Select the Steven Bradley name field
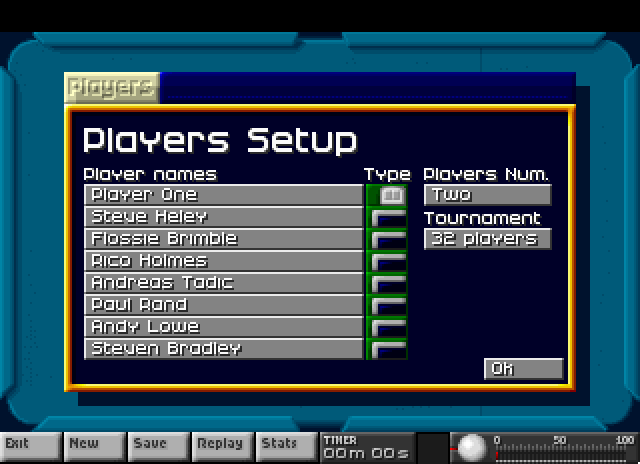The image size is (640, 464). [x=223, y=349]
